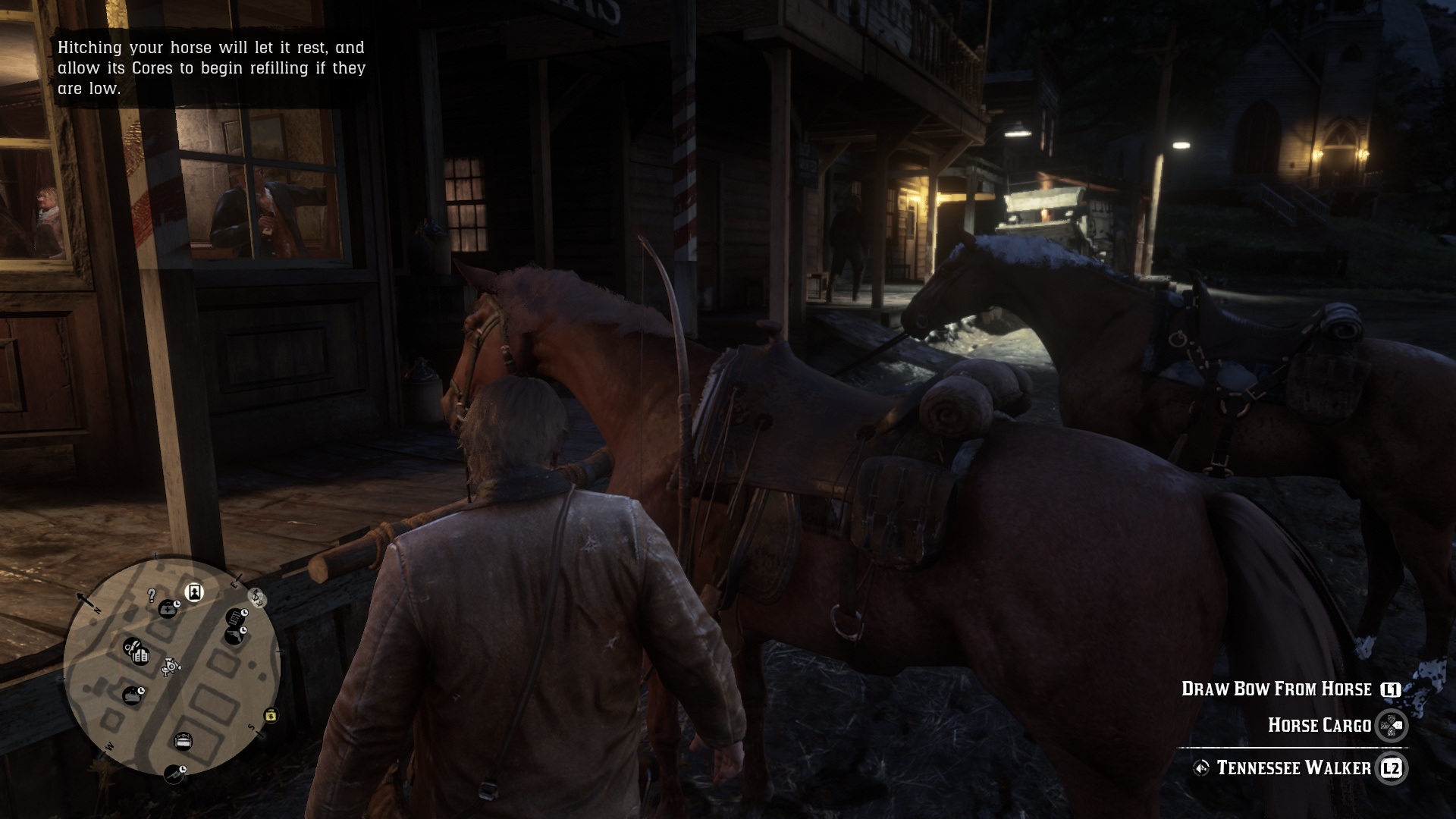Click the ledger books icon on the minimap

(236, 617)
